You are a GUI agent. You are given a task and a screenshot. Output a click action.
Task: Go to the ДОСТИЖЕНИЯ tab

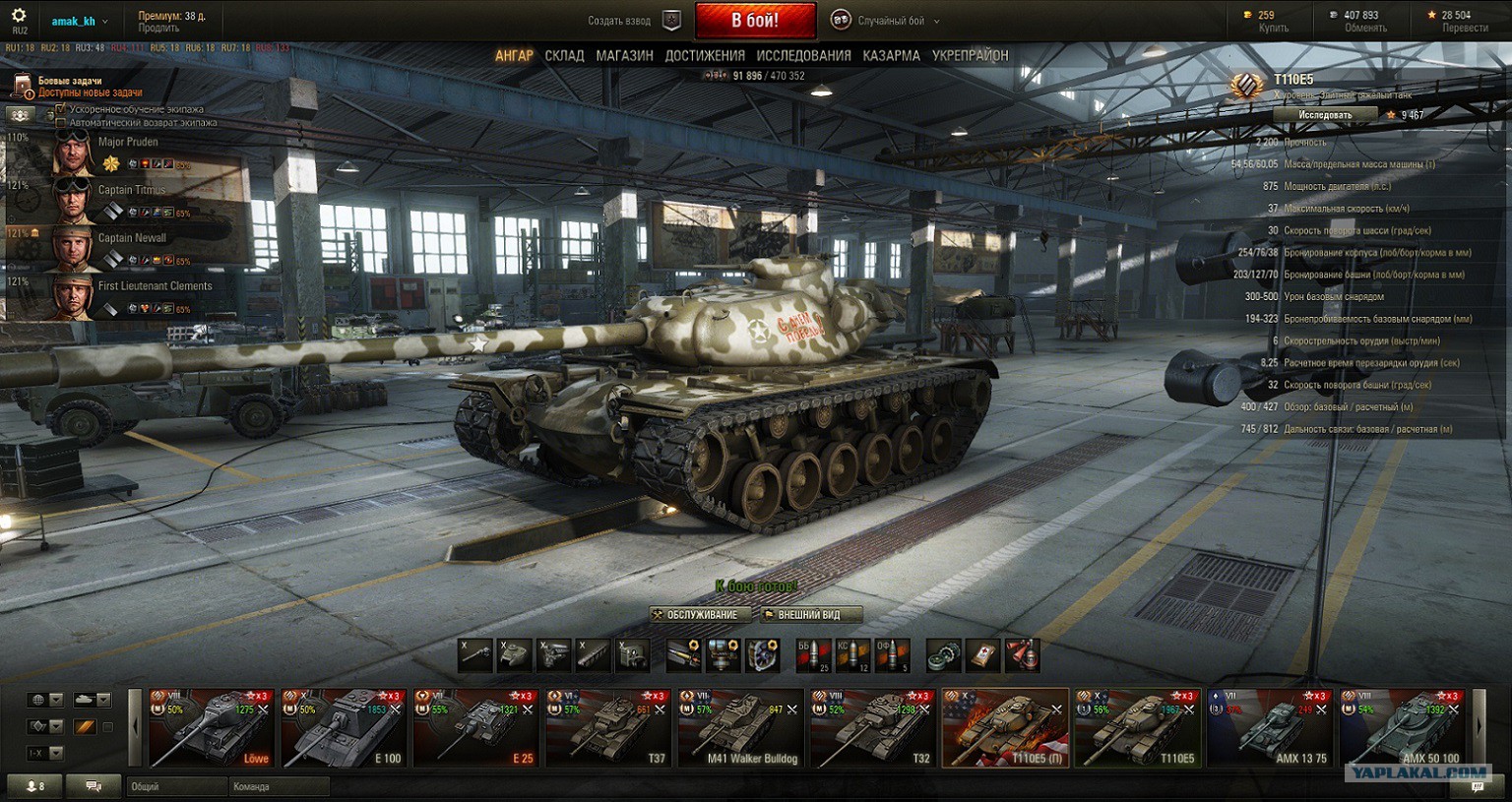[705, 56]
